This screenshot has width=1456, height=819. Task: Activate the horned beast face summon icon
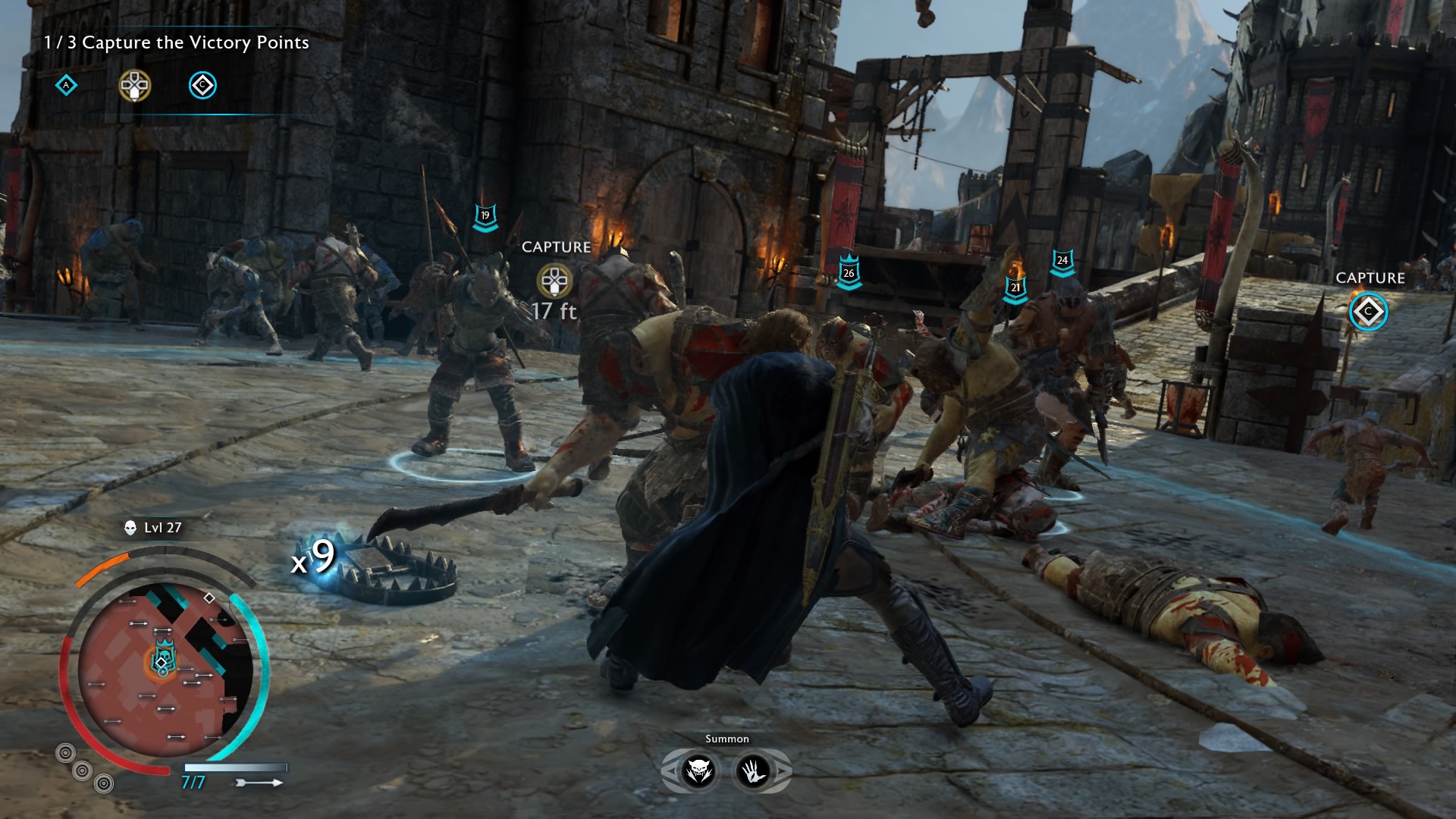pos(698,771)
